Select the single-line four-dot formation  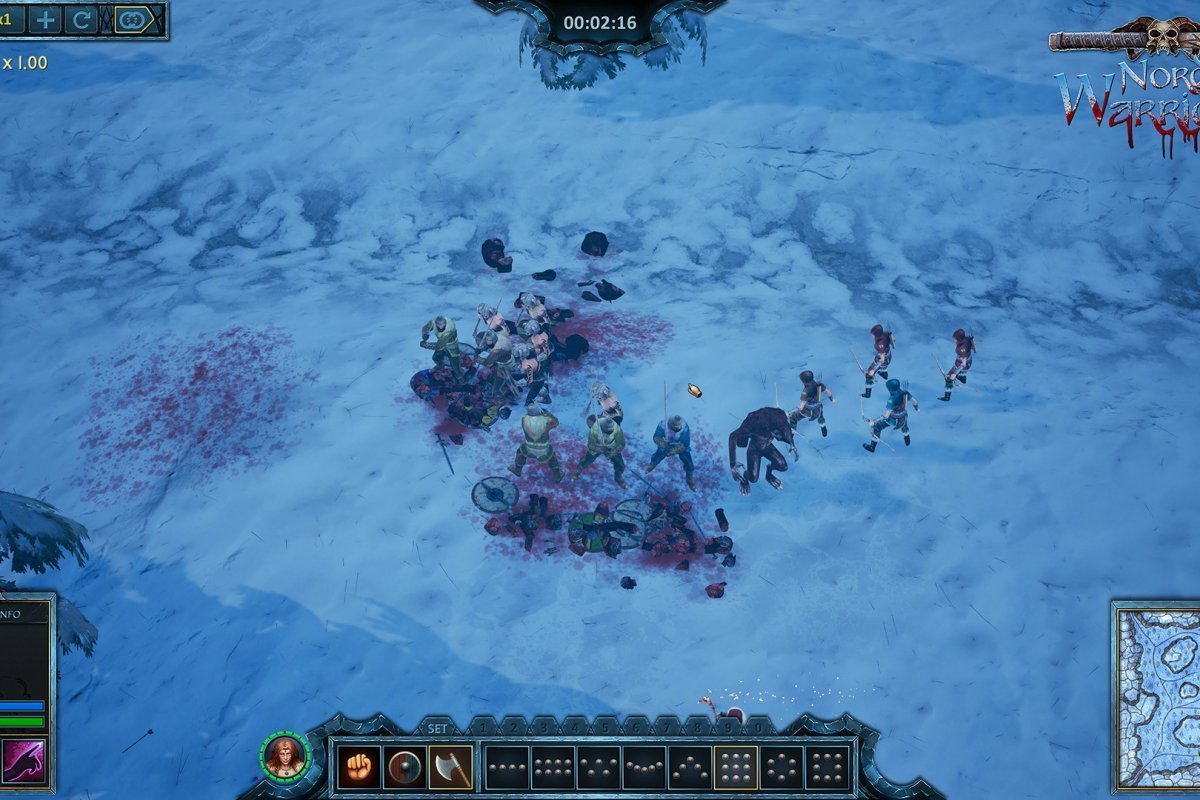click(506, 767)
